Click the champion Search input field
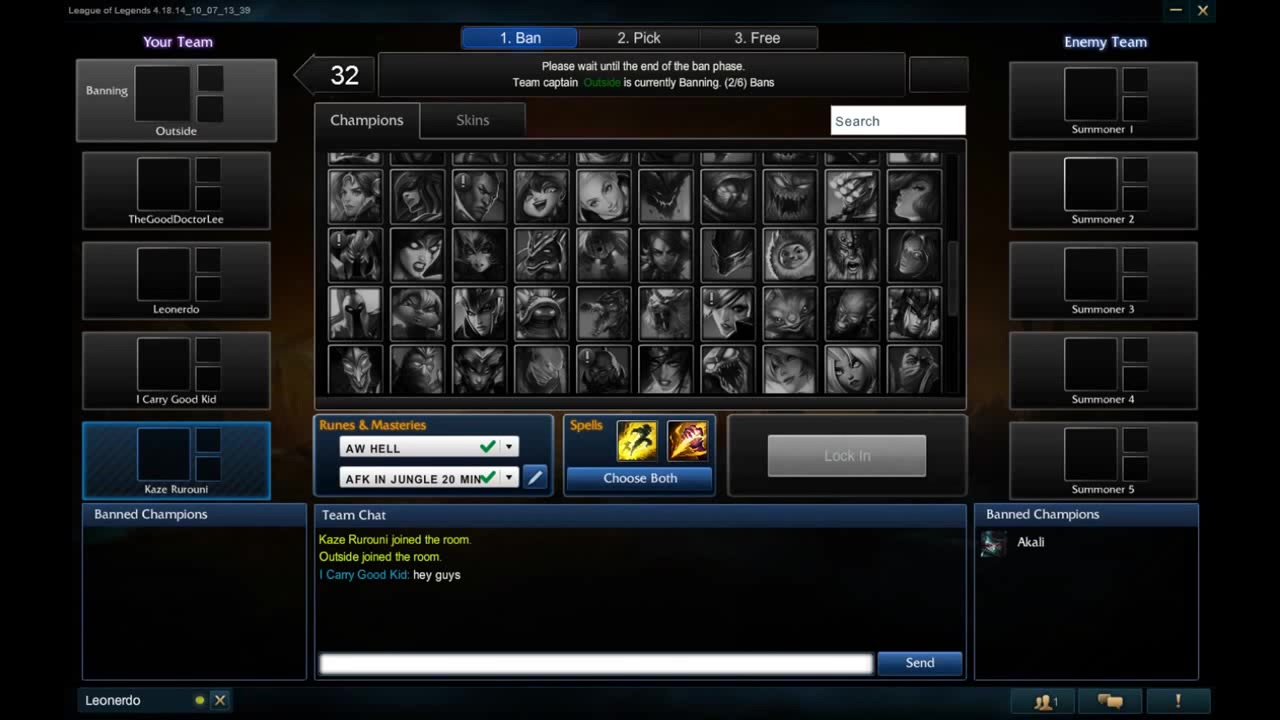The height and width of the screenshot is (720, 1280). click(x=897, y=120)
